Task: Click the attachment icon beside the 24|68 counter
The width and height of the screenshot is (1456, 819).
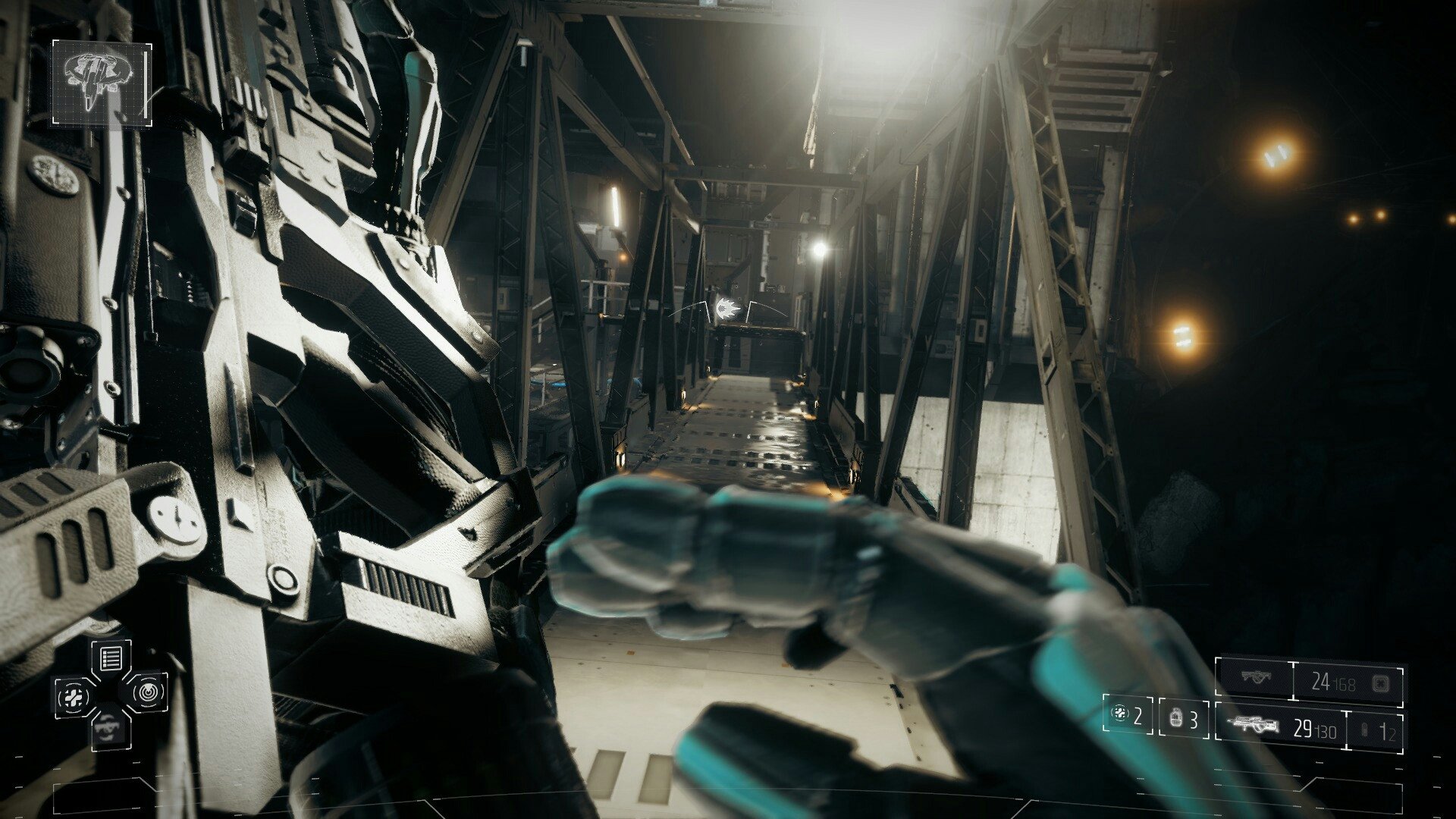Action: (x=1379, y=683)
